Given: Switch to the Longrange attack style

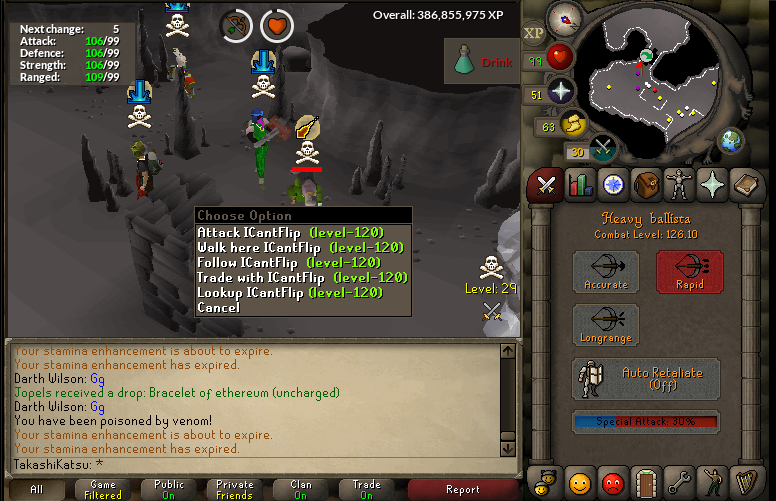Looking at the screenshot, I should pyautogui.click(x=606, y=326).
